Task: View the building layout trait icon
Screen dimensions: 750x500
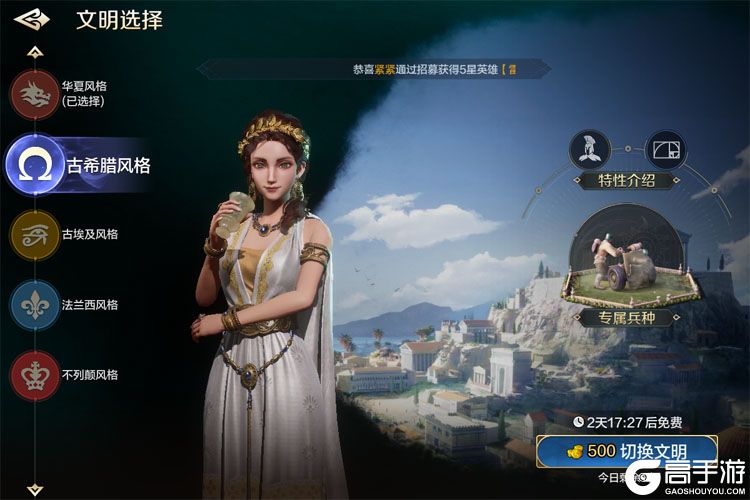Action: click(x=666, y=150)
